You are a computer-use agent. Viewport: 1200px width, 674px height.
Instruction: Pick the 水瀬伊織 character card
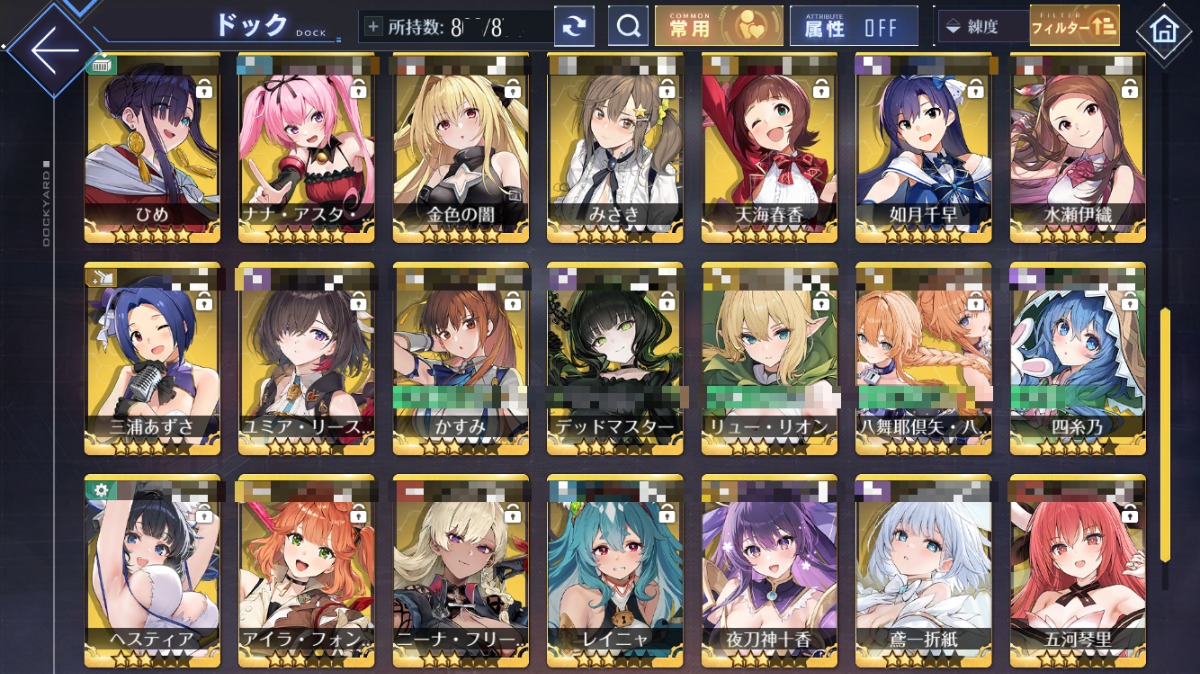click(1077, 148)
